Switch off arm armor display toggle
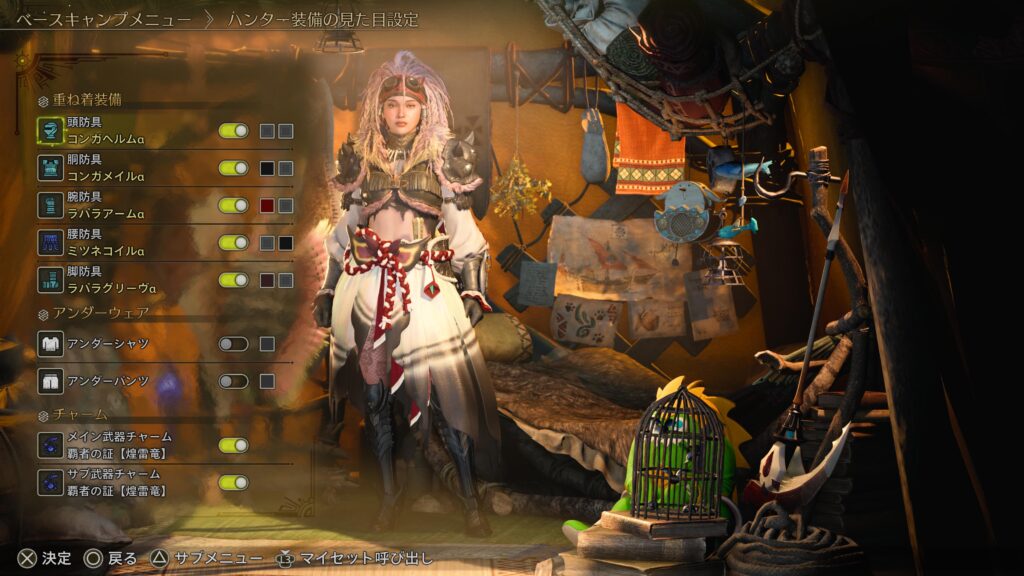This screenshot has height=576, width=1024. coord(233,205)
